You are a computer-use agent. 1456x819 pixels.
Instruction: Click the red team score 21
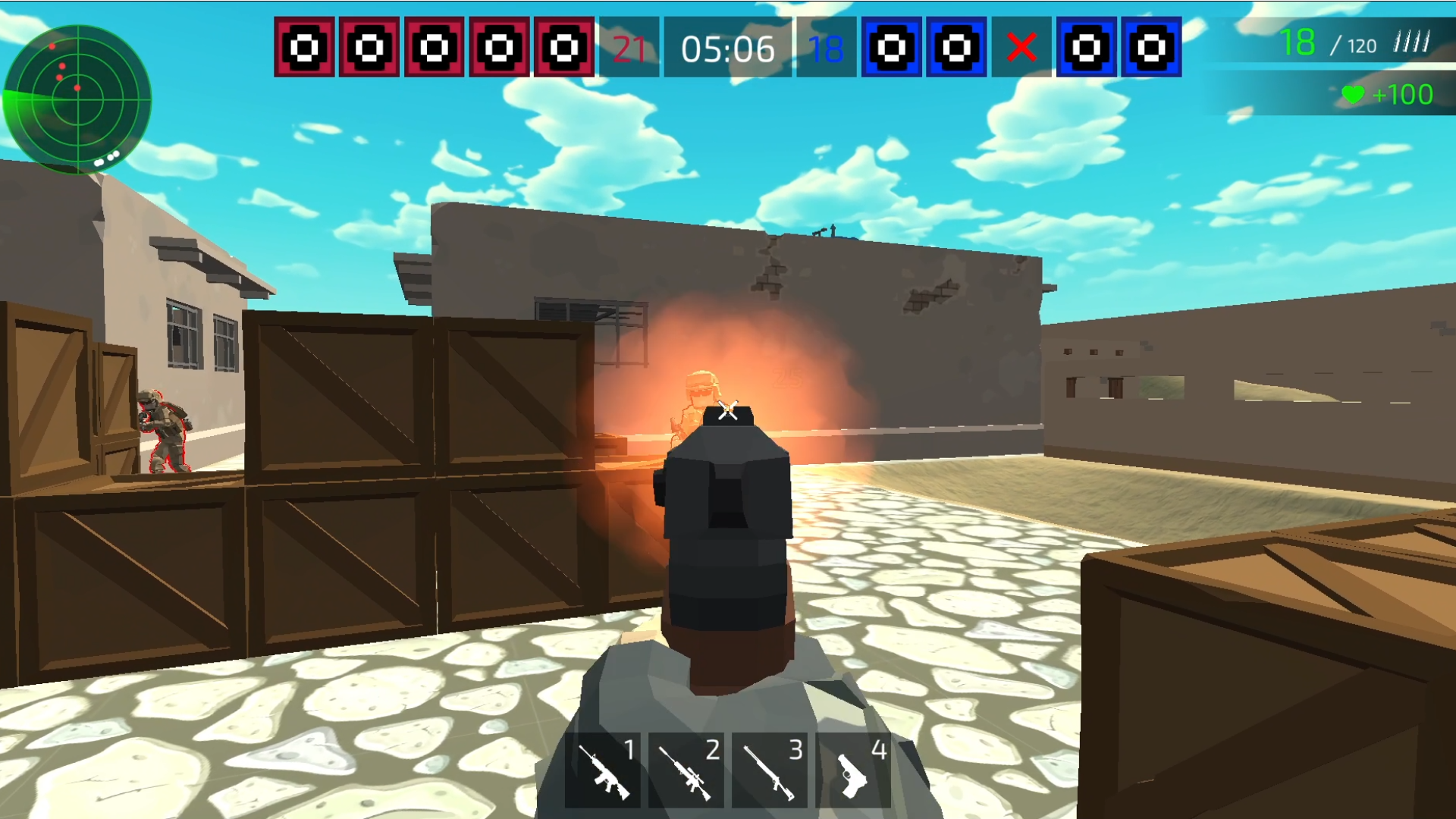(x=628, y=50)
